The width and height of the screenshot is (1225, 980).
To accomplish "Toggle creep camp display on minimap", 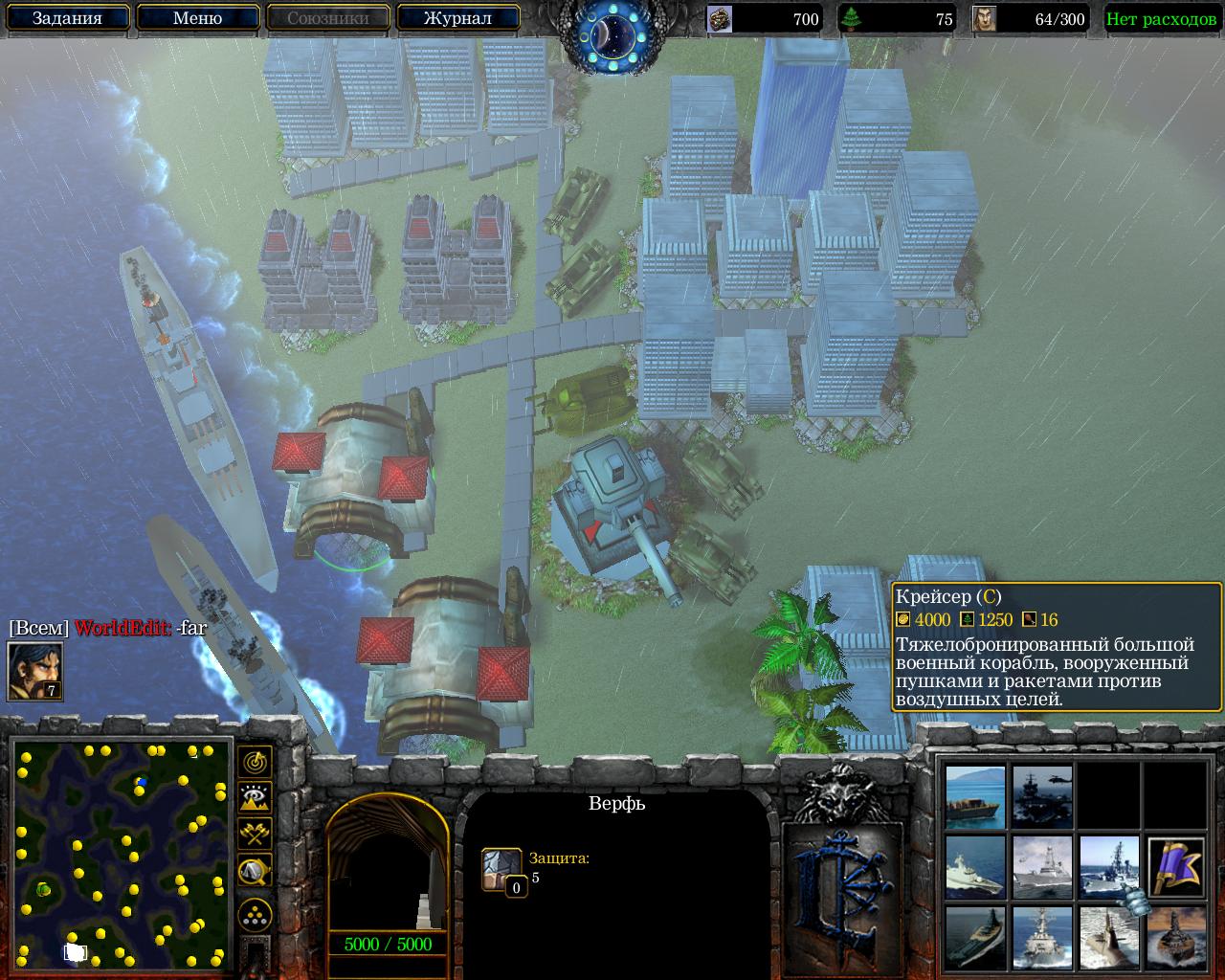I will click(255, 870).
